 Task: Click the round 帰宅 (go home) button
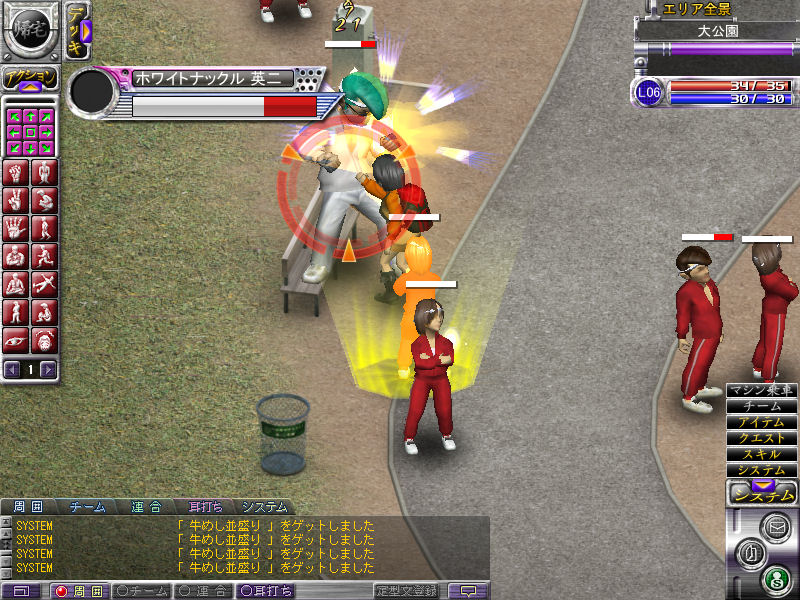point(29,30)
